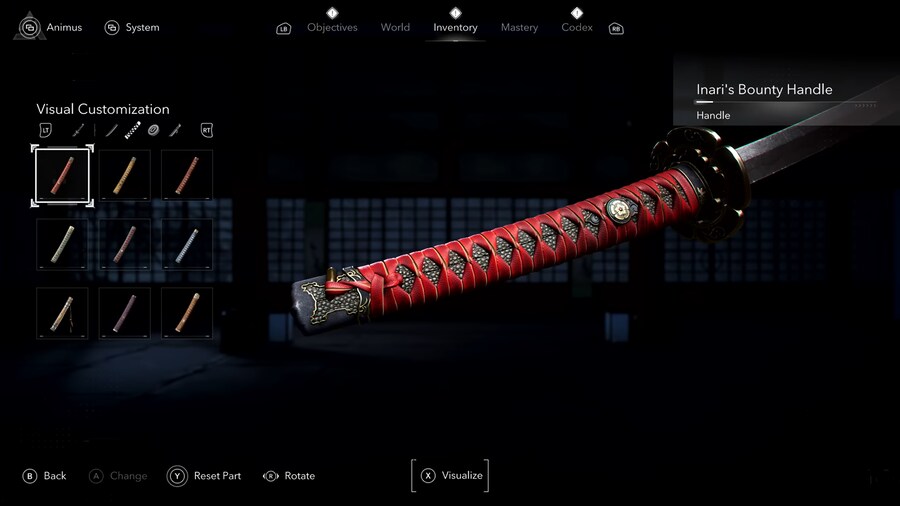
Task: Select the highlighted red handle thumbnail
Action: click(62, 175)
